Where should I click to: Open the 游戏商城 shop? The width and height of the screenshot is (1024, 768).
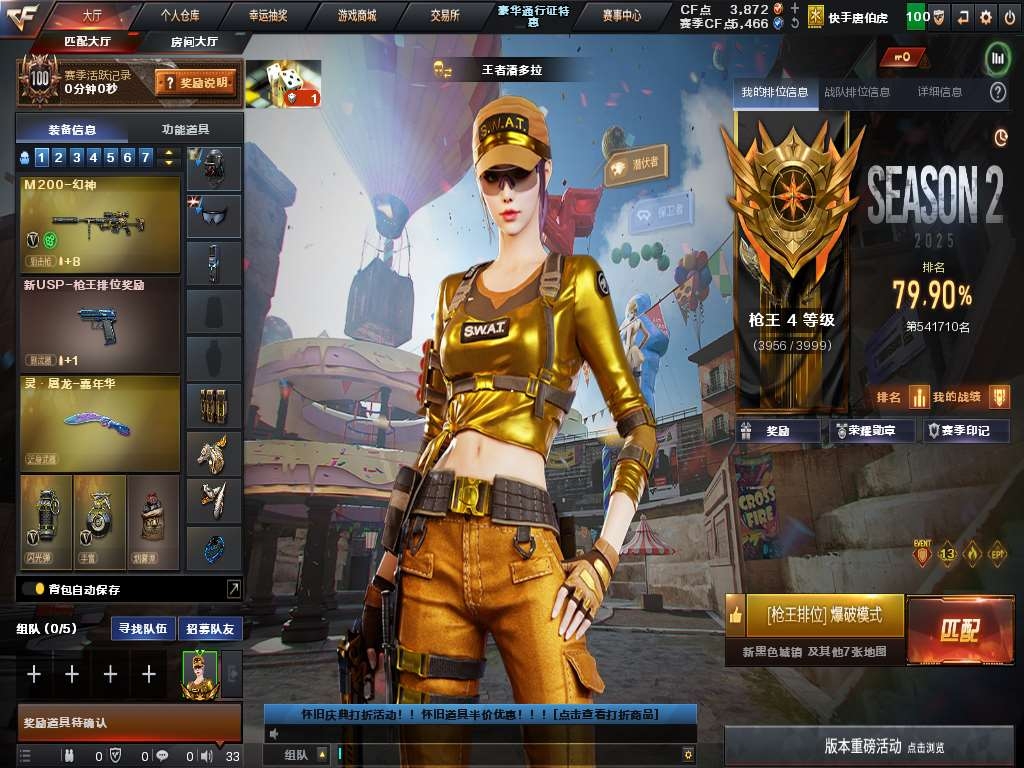pos(356,16)
